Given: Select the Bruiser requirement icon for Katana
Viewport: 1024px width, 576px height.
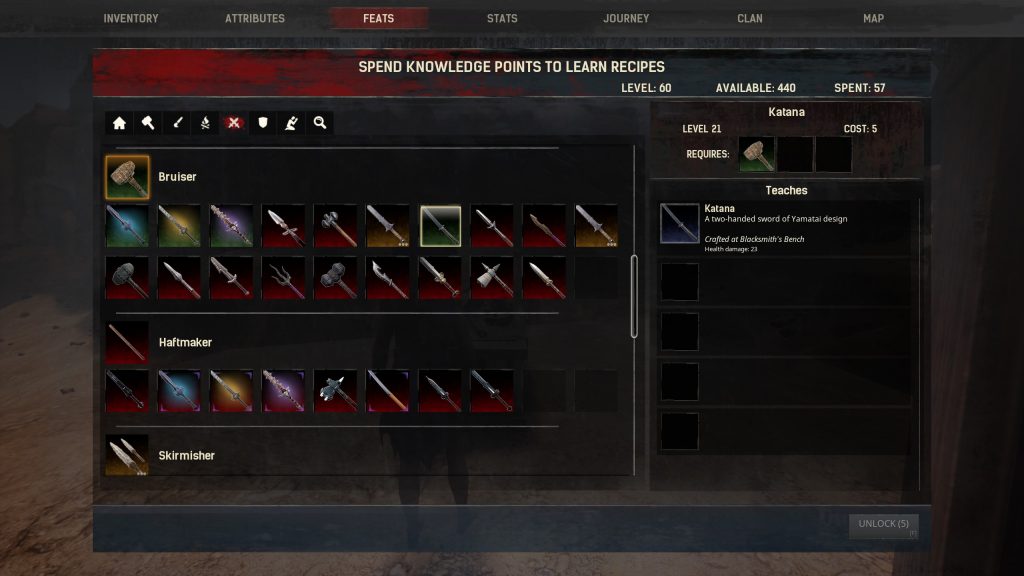Looking at the screenshot, I should click(x=757, y=155).
